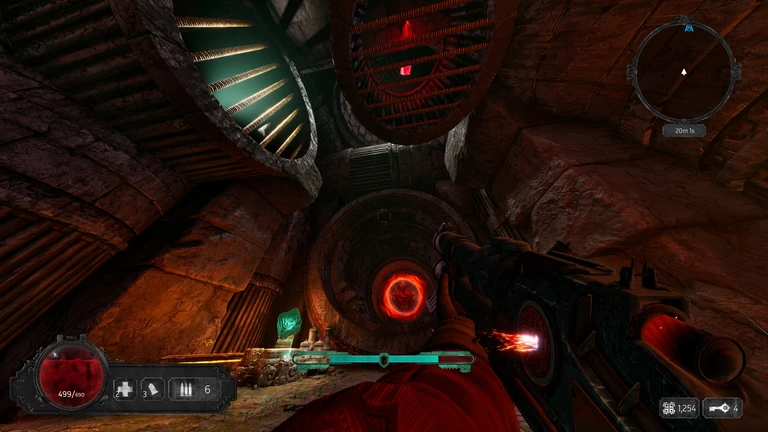Select the health kit cross item slot
Screen dimensions: 768x432
point(125,388)
